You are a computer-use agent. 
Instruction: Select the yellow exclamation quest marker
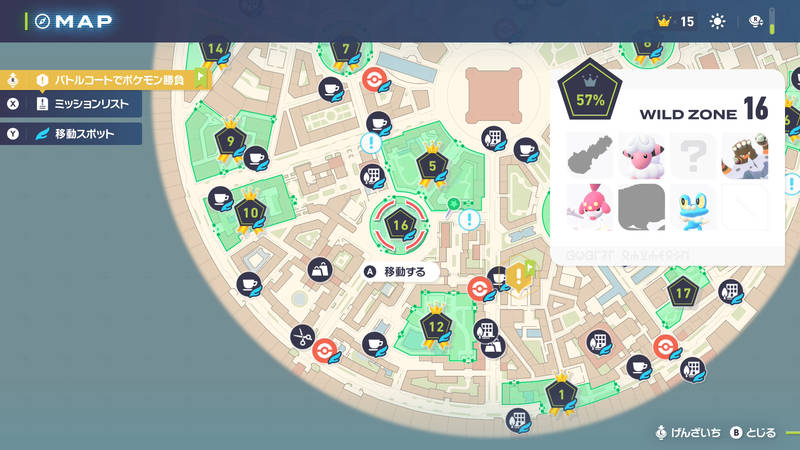[518, 275]
